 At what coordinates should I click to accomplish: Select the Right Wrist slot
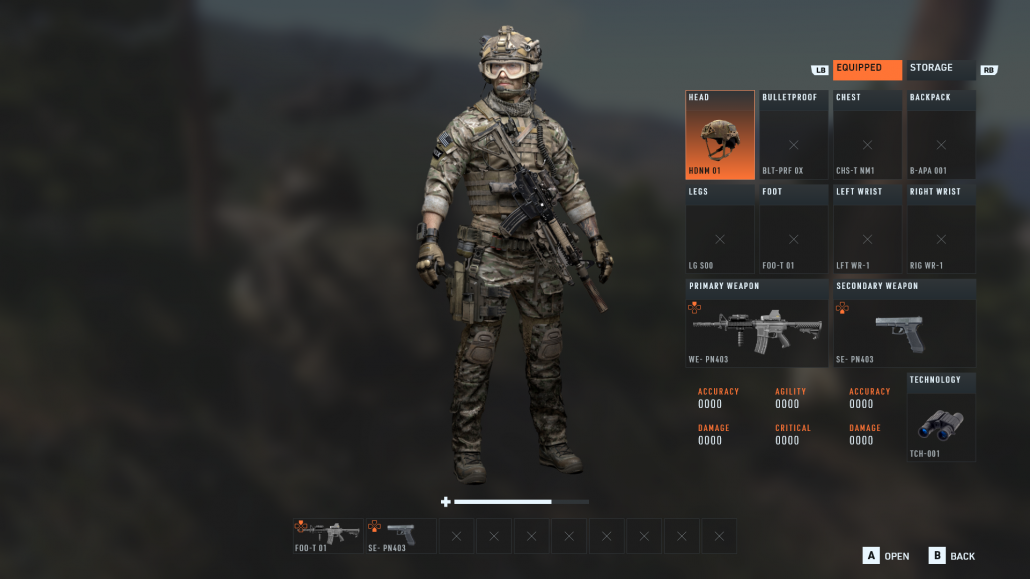tap(941, 229)
